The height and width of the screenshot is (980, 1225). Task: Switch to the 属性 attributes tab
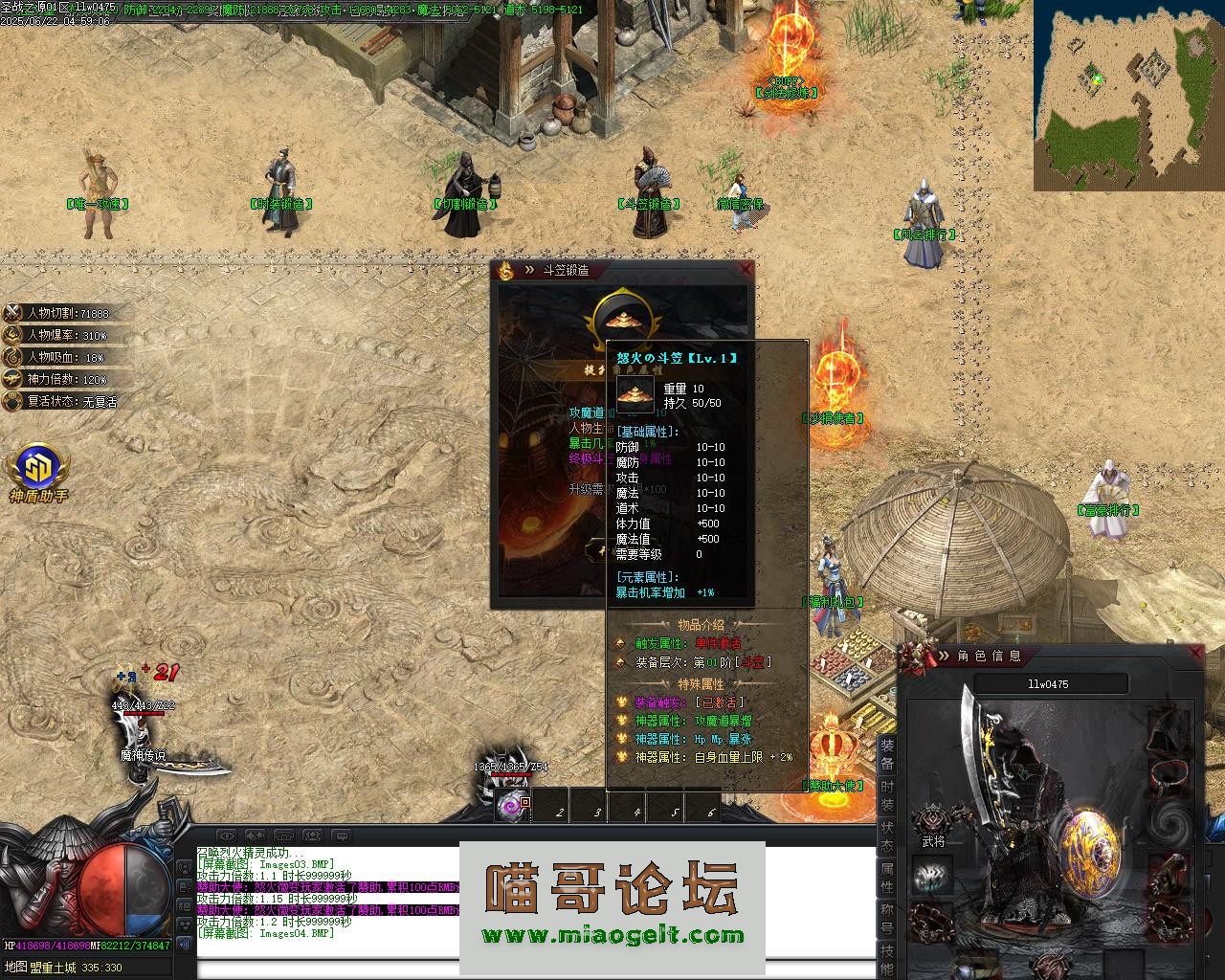coord(887,878)
